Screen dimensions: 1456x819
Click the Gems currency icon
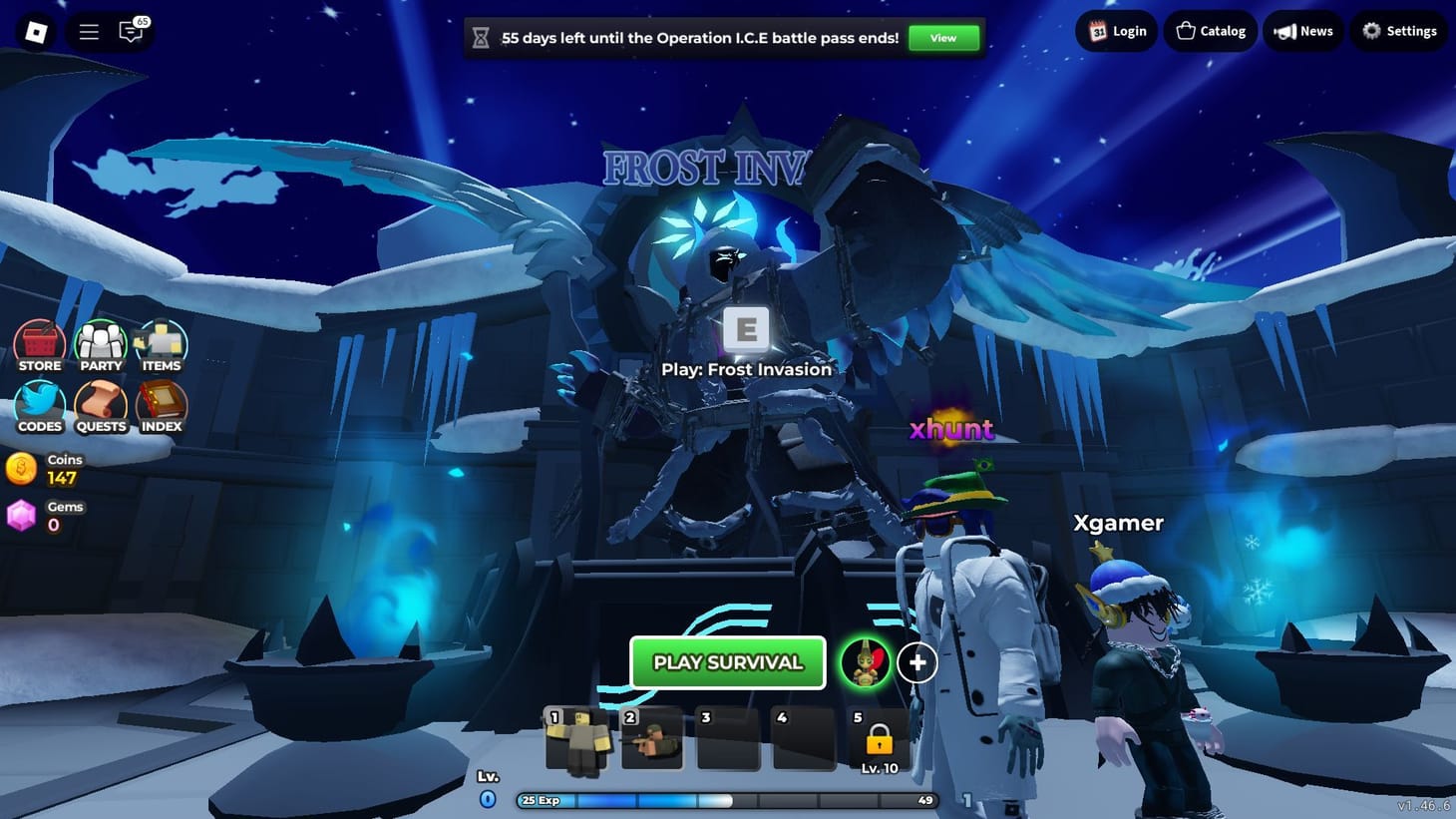[x=22, y=516]
